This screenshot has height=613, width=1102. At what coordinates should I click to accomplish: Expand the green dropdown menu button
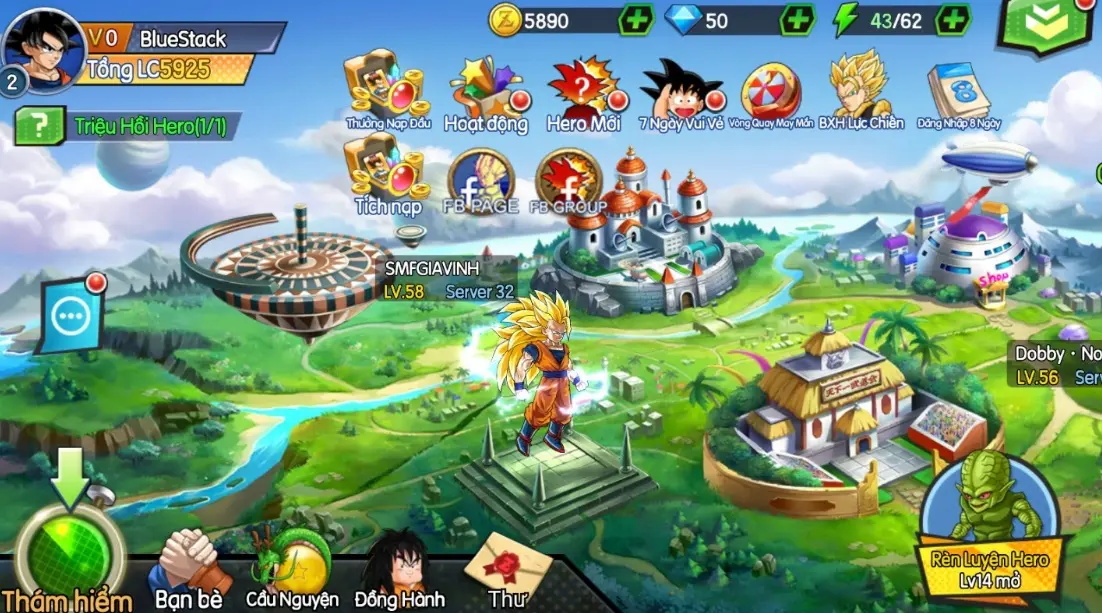tap(1045, 24)
